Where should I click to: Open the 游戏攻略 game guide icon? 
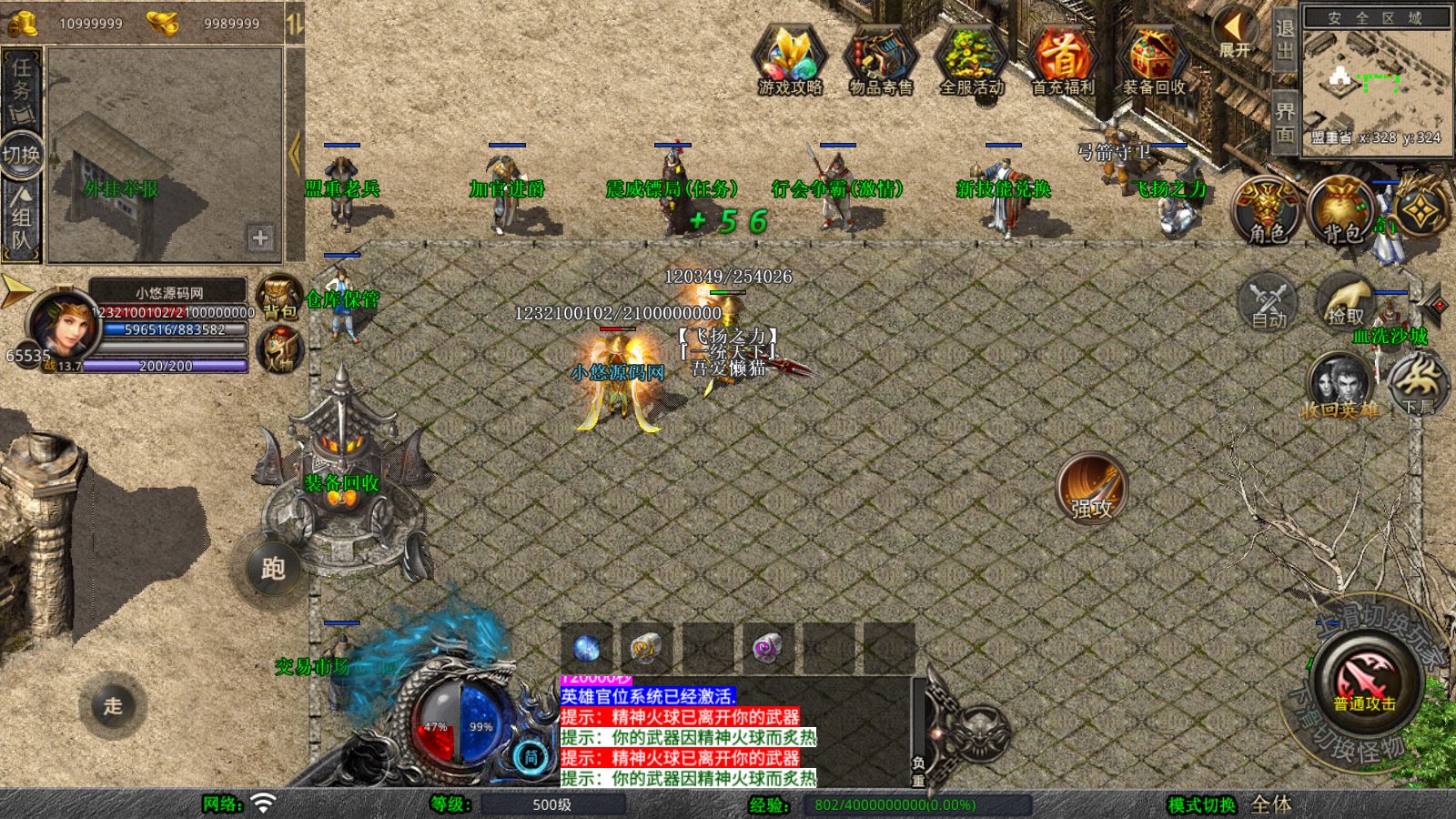tap(789, 60)
